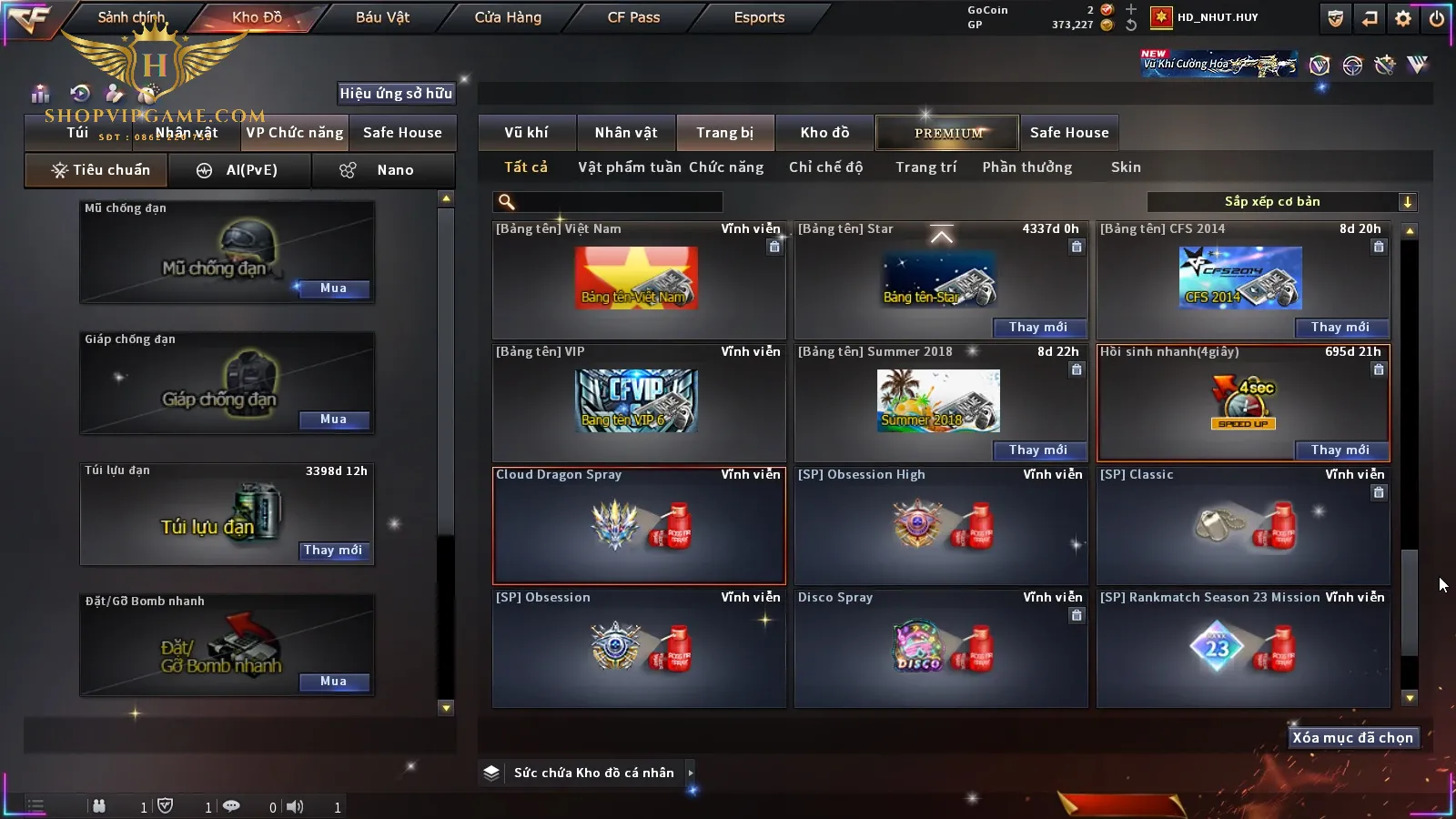Switch to the Vũ khí tab
1456x819 pixels.
526,133
